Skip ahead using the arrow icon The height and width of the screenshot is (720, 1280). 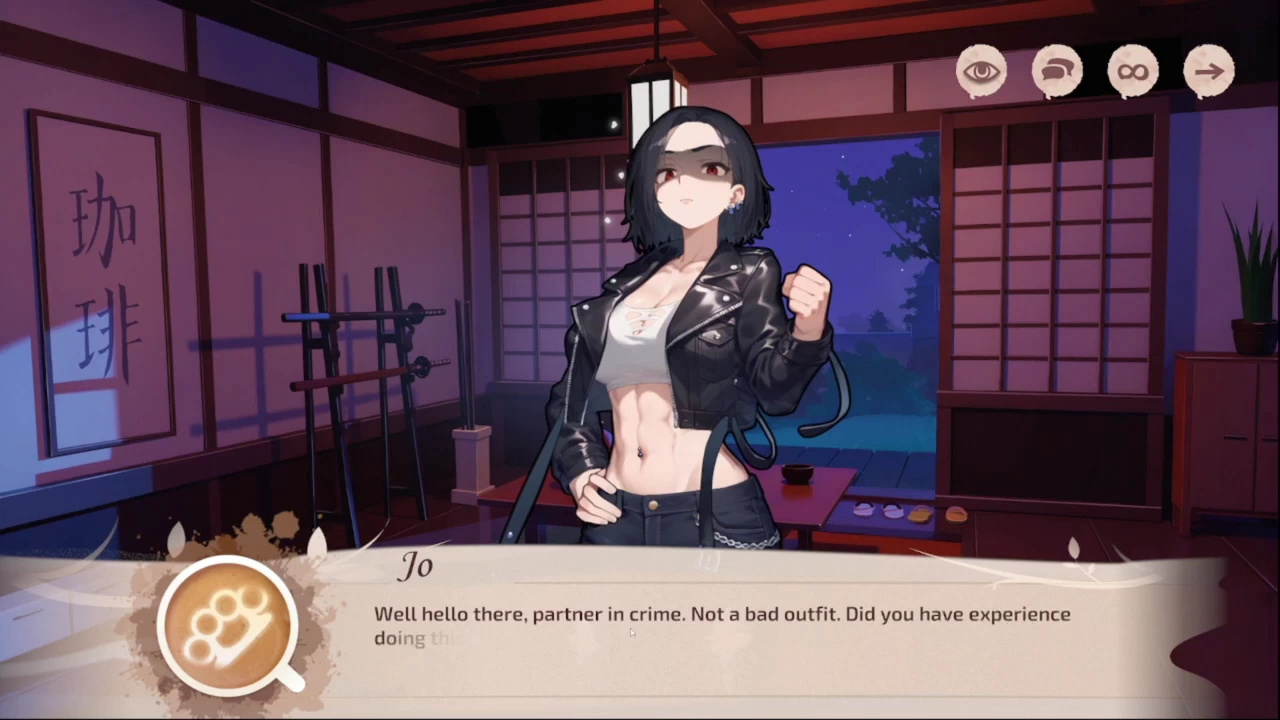click(x=1208, y=71)
